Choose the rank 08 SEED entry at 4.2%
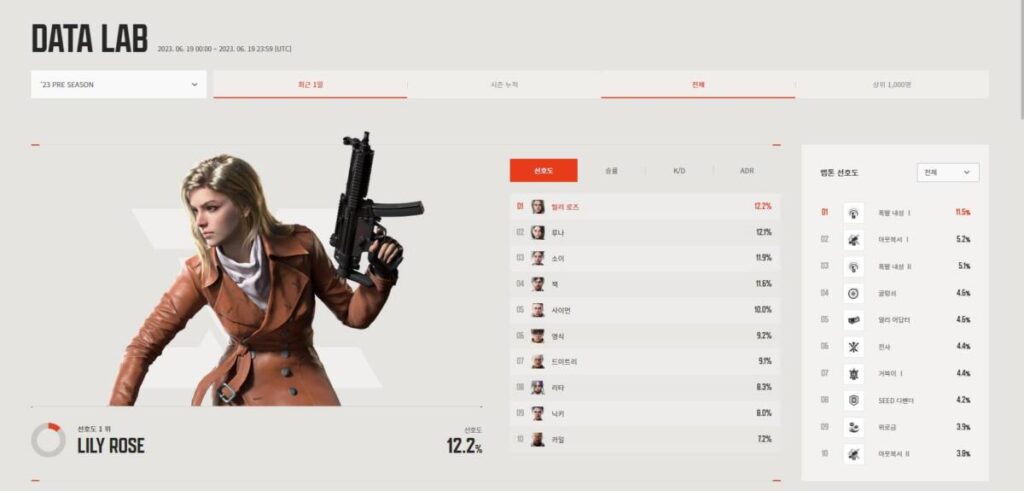 (895, 400)
